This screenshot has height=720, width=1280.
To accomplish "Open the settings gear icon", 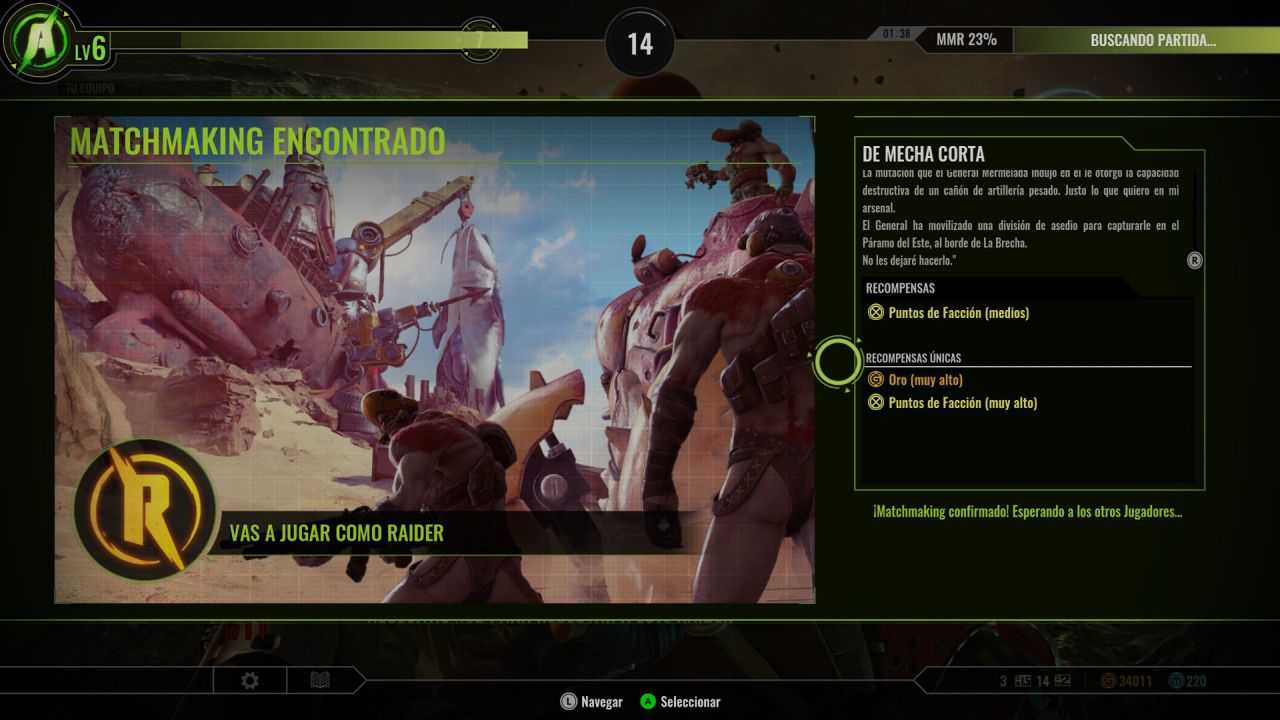I will [248, 680].
